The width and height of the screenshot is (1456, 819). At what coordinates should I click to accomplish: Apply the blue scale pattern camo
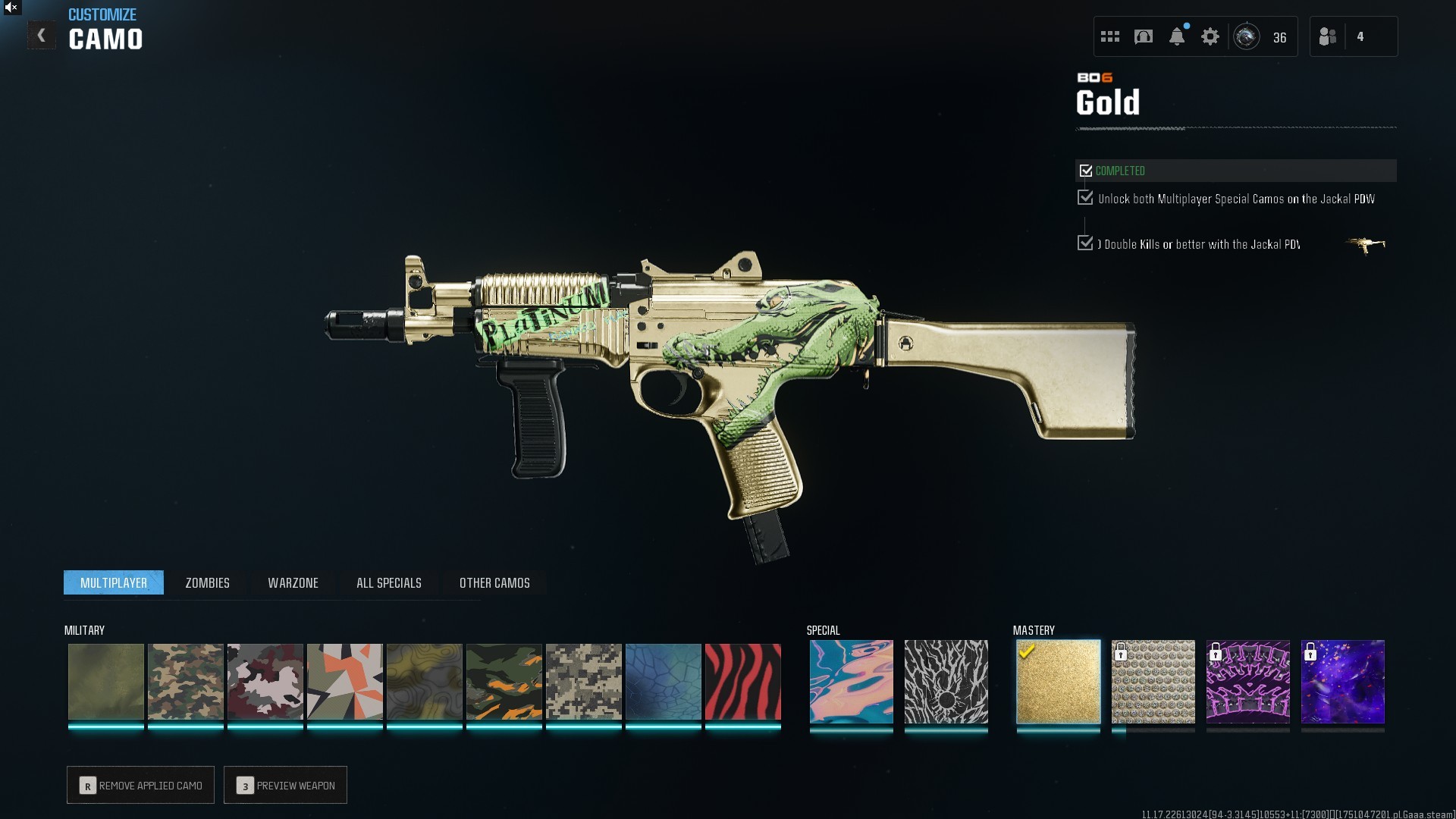663,681
